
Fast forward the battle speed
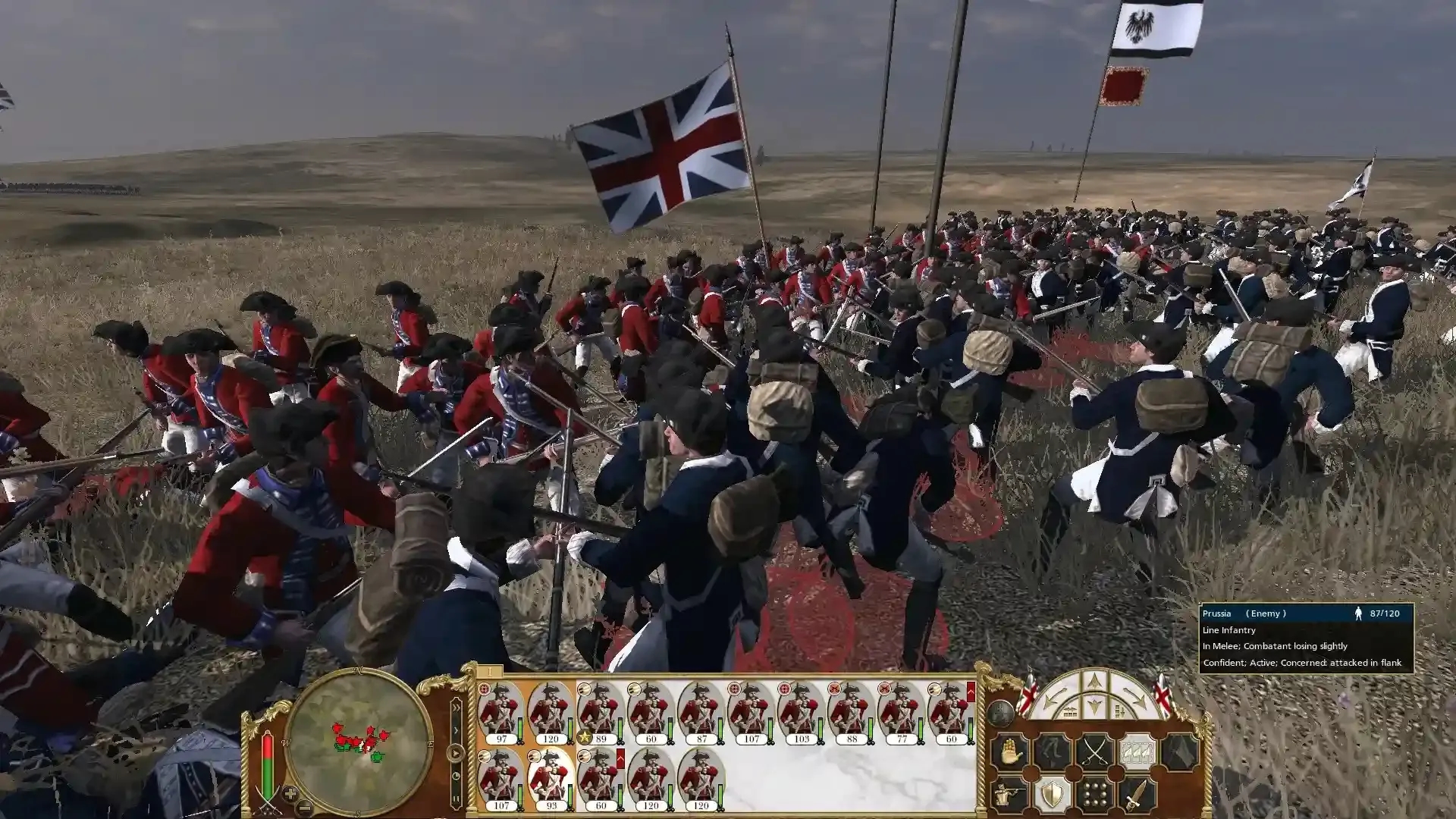[x=457, y=708]
